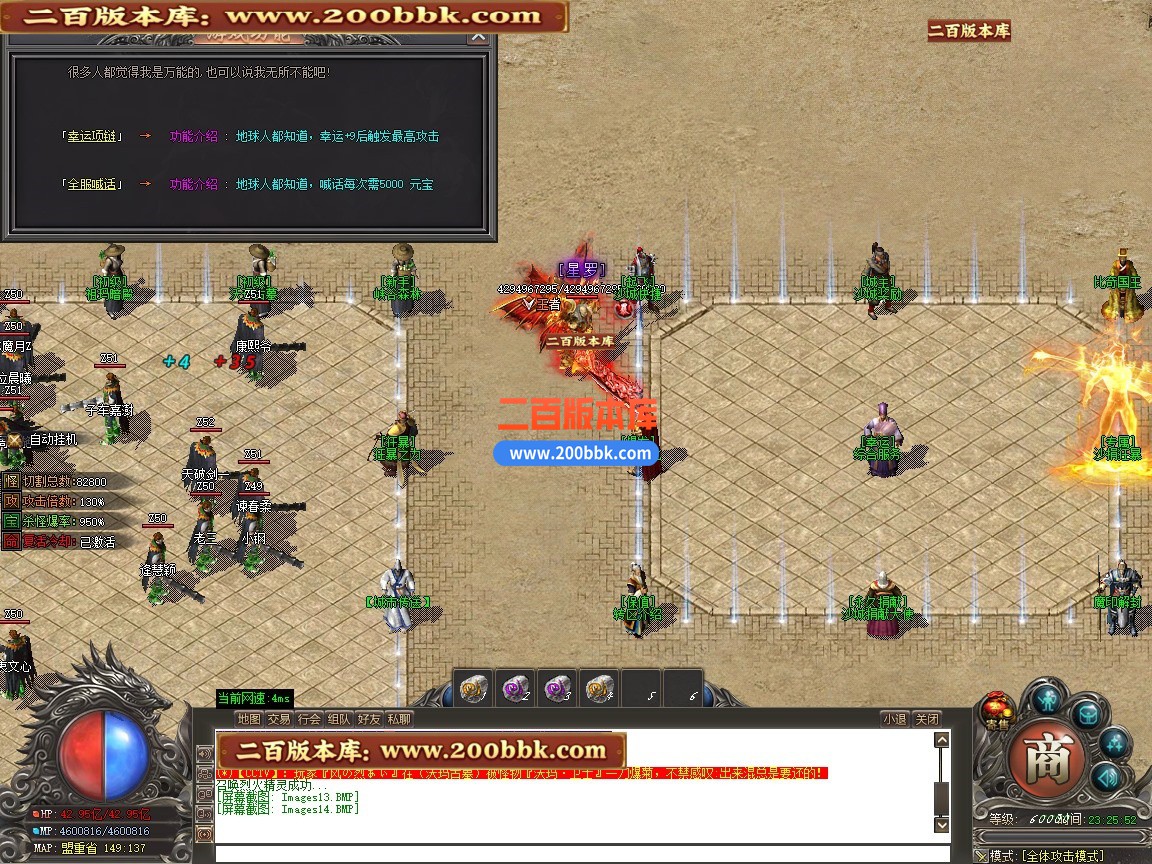Show the 好友 friends list
Viewport: 1152px width, 864px height.
(x=369, y=719)
